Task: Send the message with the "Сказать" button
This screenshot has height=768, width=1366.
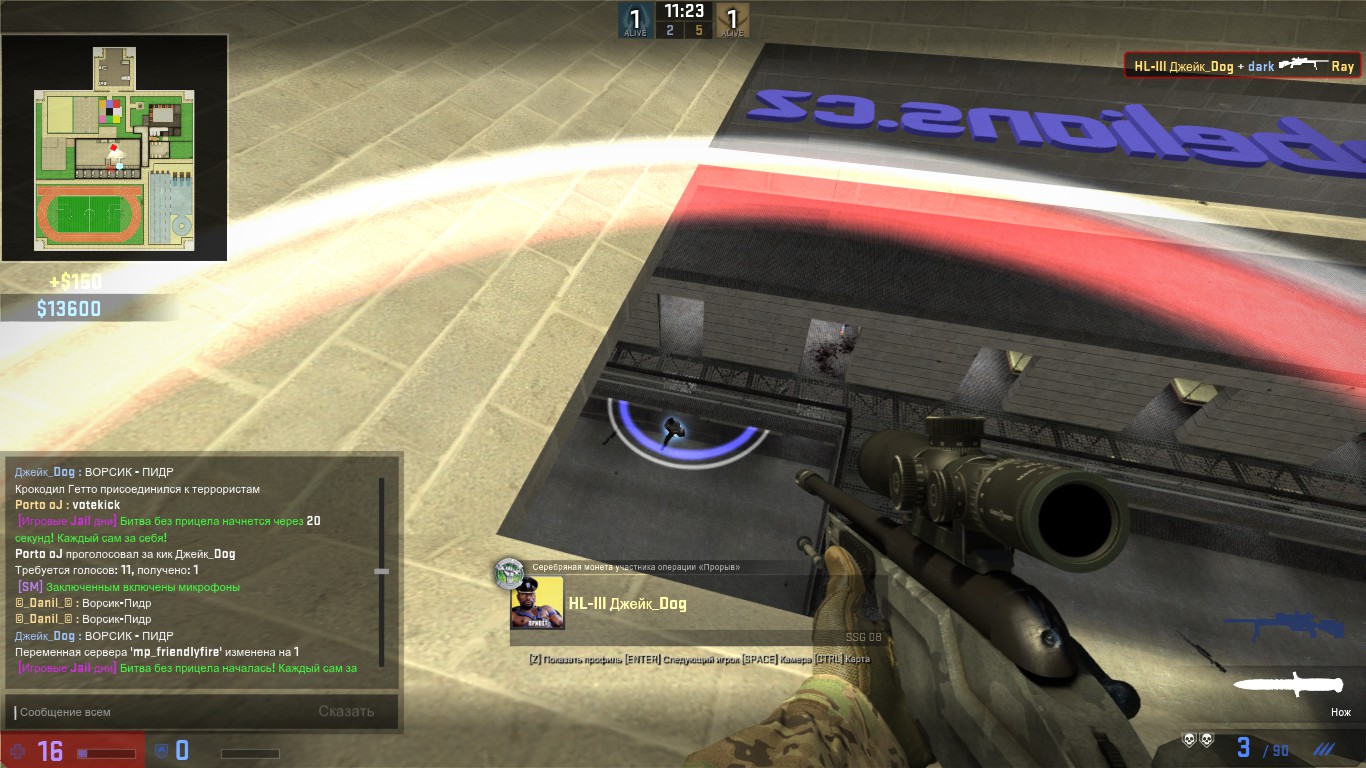Action: (x=346, y=712)
